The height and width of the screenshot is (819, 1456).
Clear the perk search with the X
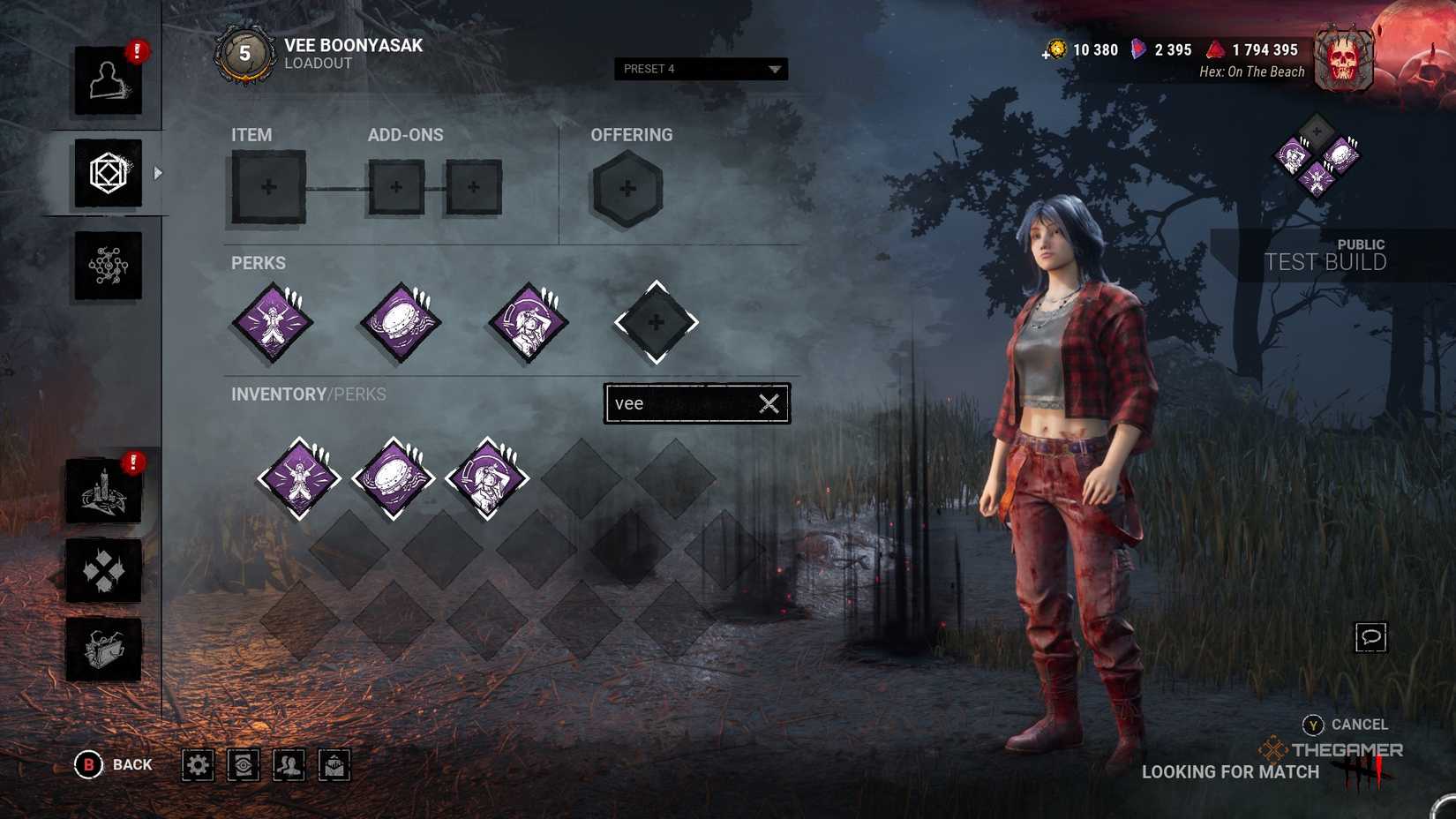click(x=769, y=403)
